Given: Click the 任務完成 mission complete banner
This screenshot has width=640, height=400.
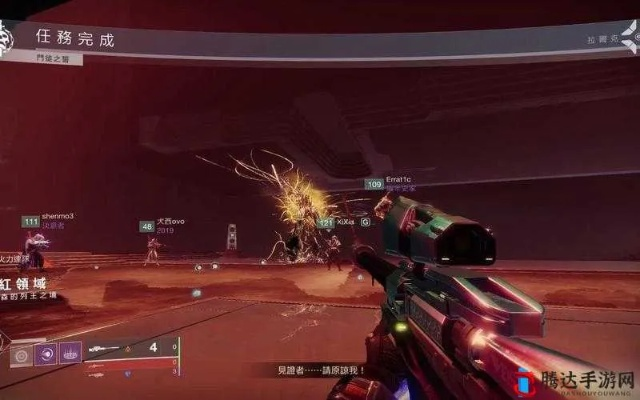Looking at the screenshot, I should pos(75,39).
